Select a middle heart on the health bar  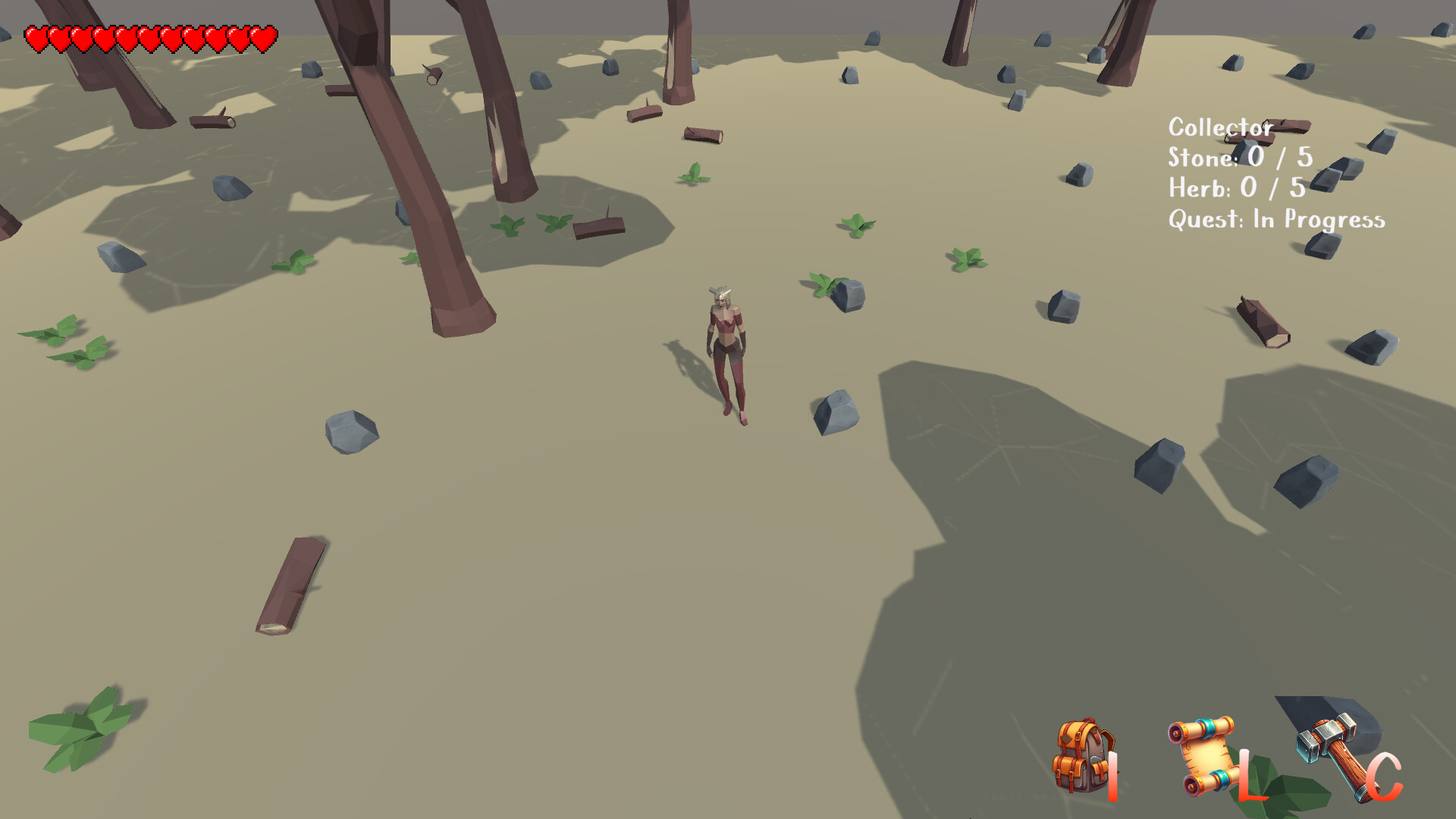(x=148, y=36)
